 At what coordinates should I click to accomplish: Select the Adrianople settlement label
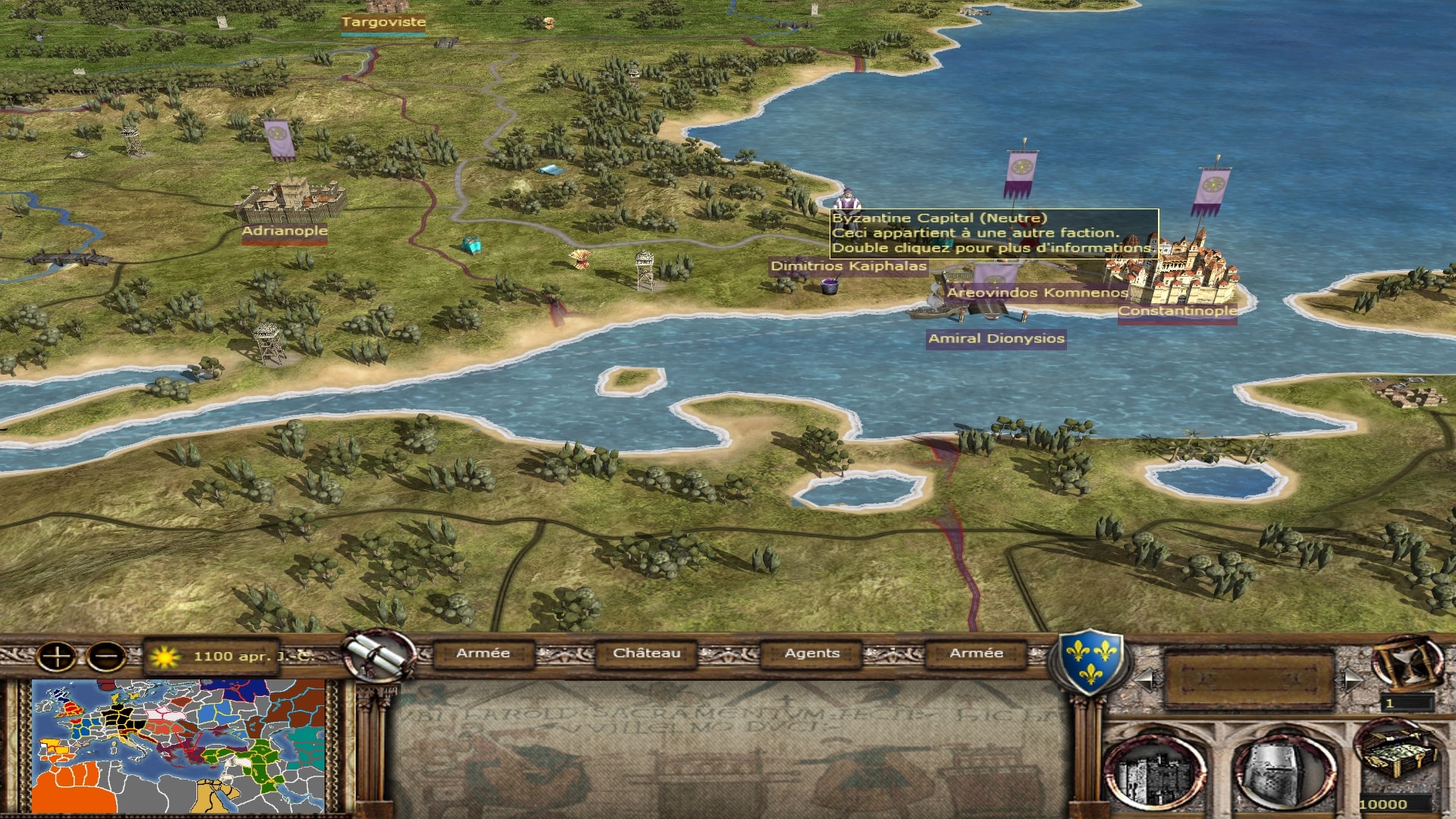[284, 231]
